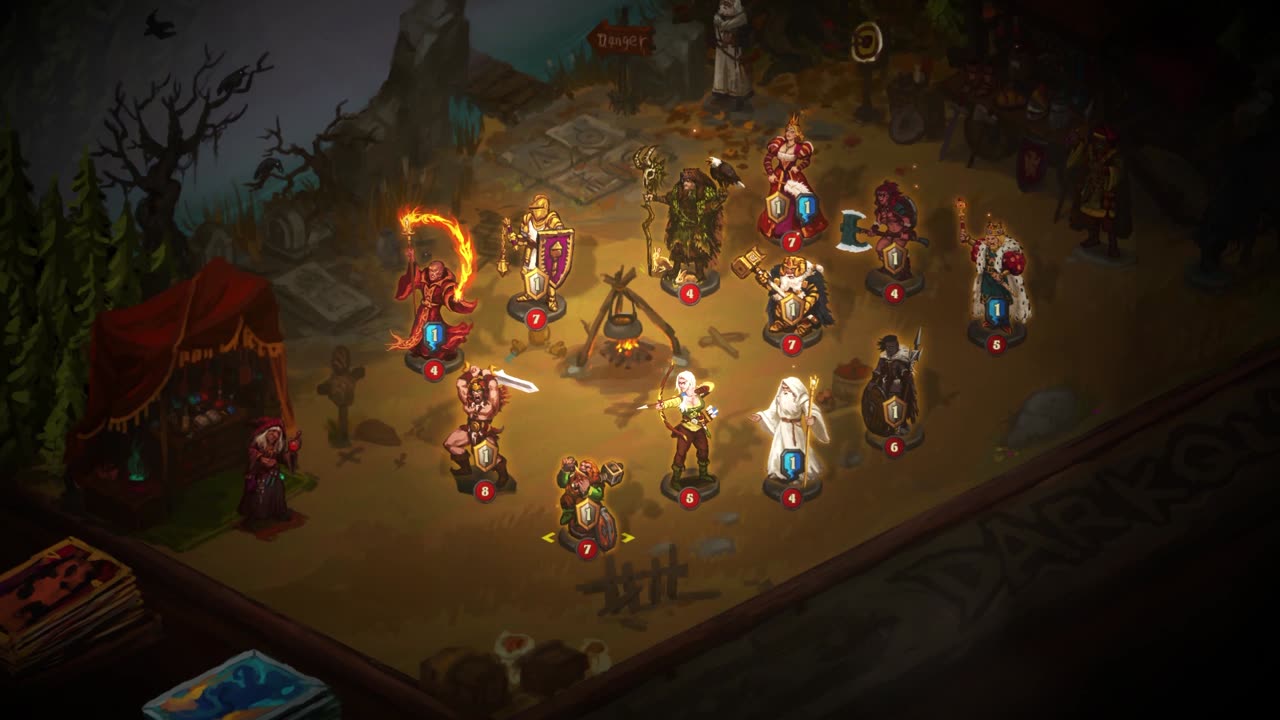Select the dark knight with spear and shield

coord(893,390)
